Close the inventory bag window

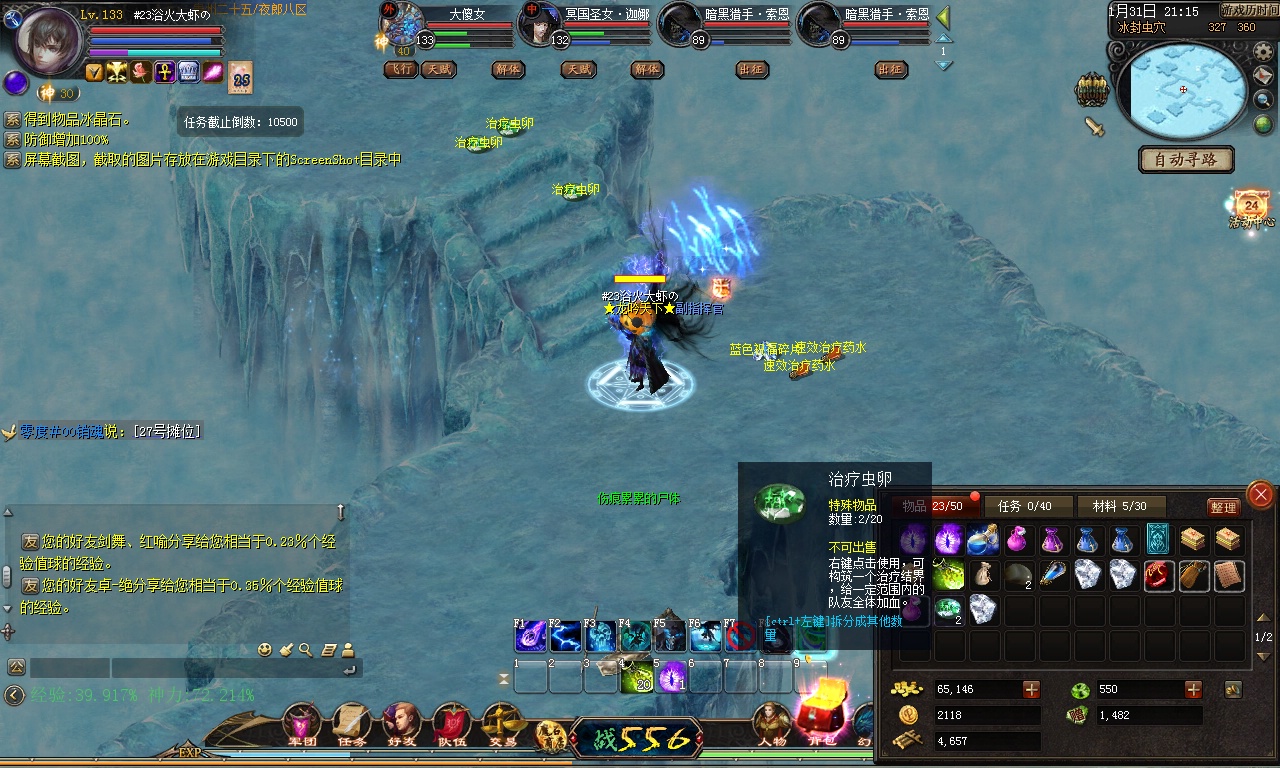click(x=1261, y=494)
